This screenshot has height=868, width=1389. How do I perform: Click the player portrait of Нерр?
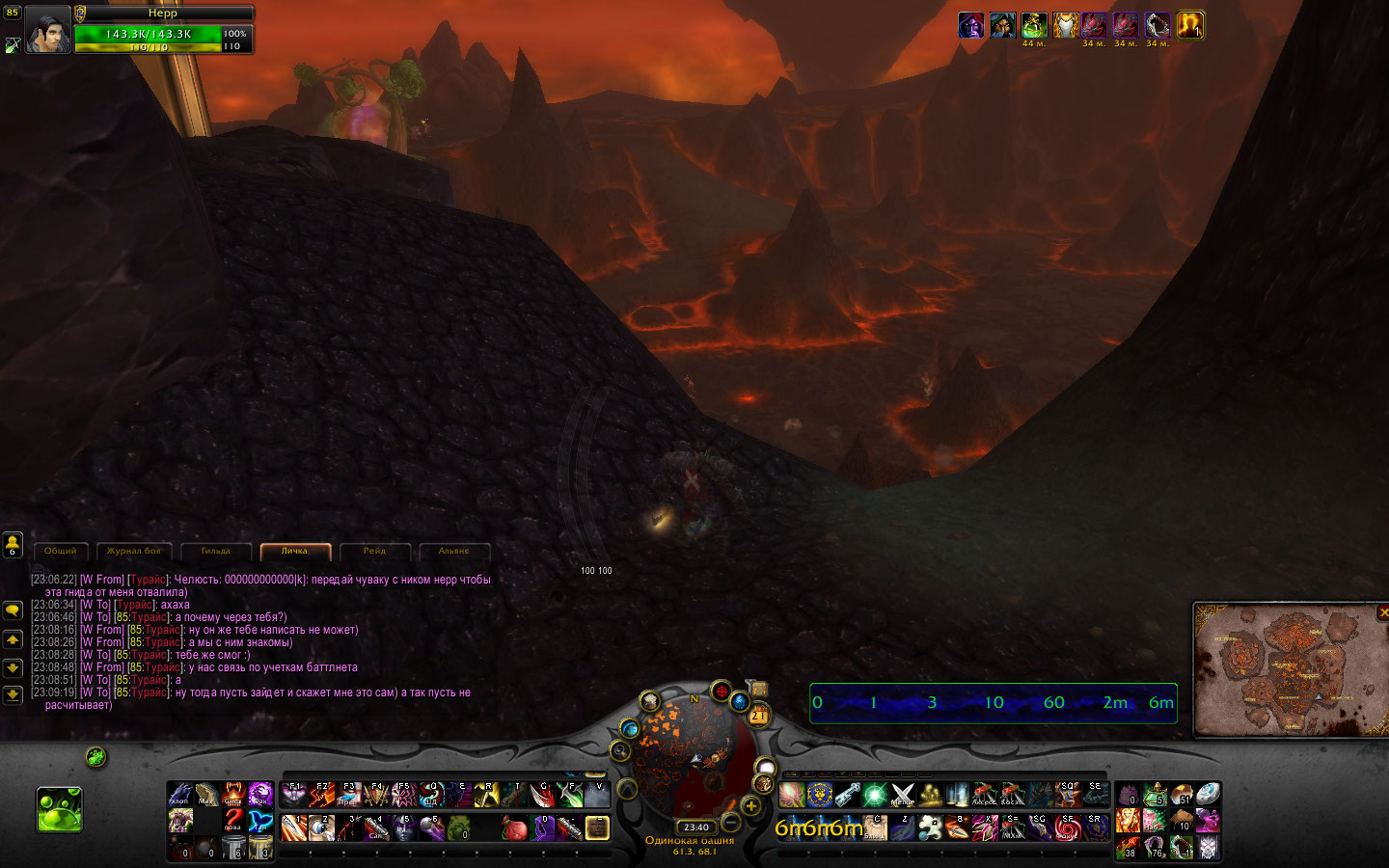(x=47, y=30)
